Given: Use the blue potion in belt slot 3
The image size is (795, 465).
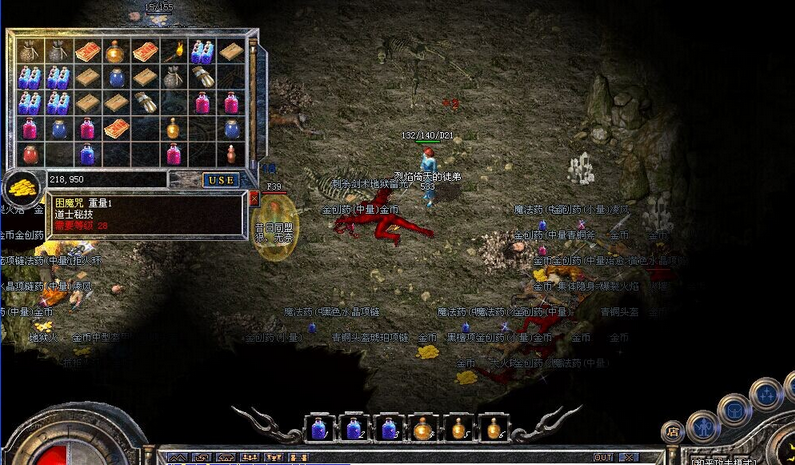Looking at the screenshot, I should [x=389, y=427].
